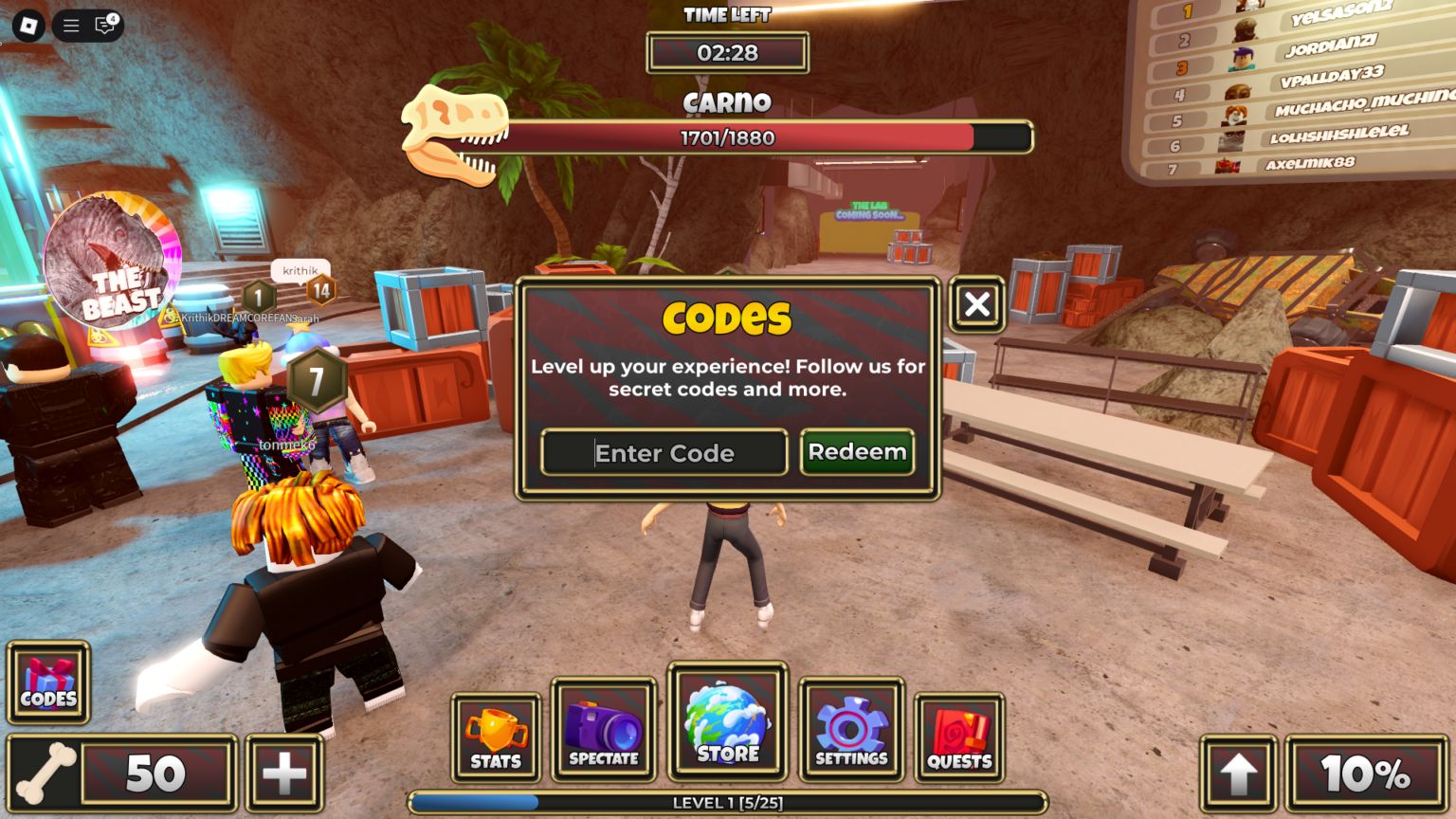Click the upgrade arrow icon
1456x819 pixels.
point(1239,773)
